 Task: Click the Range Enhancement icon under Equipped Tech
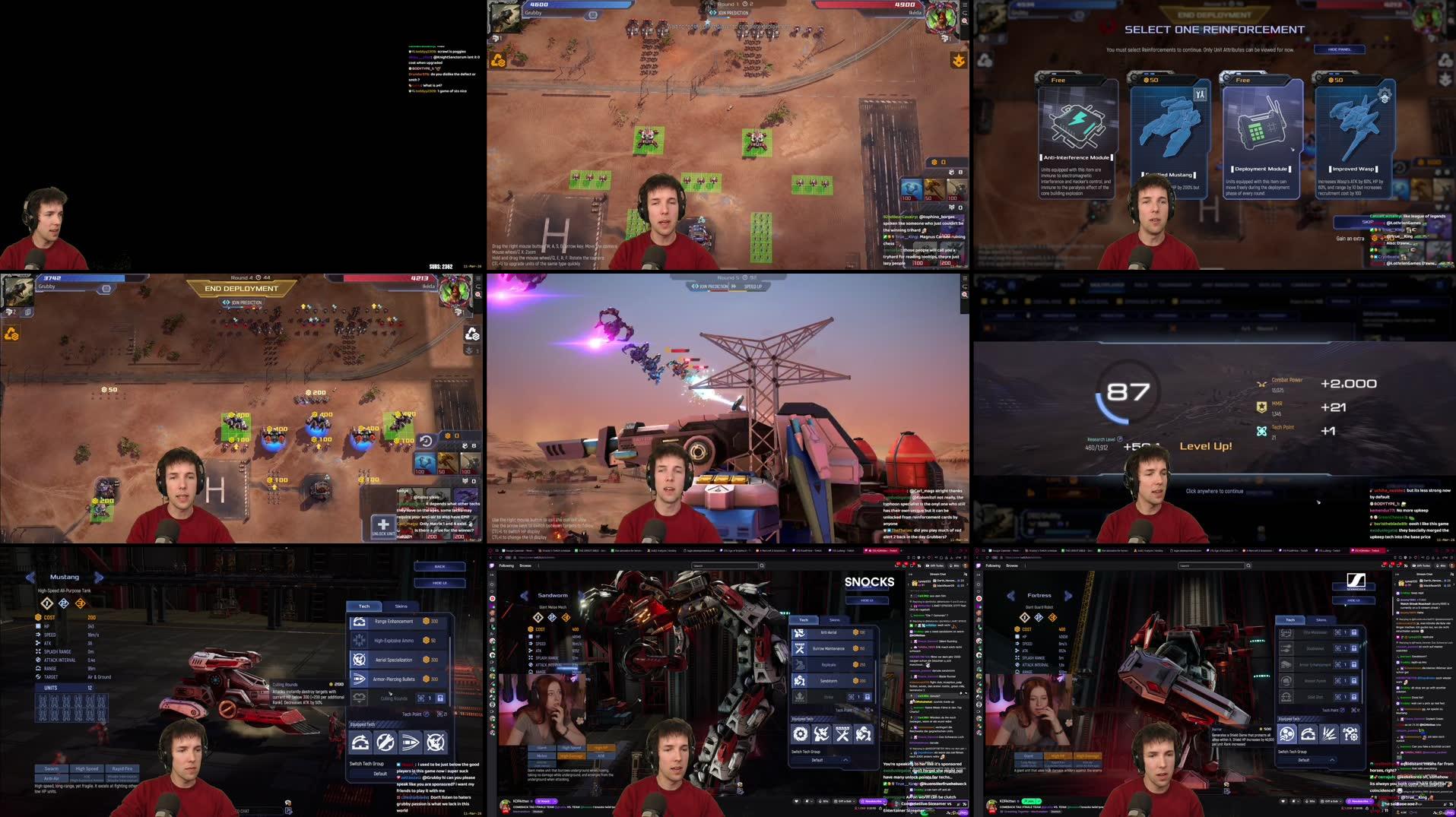point(360,742)
